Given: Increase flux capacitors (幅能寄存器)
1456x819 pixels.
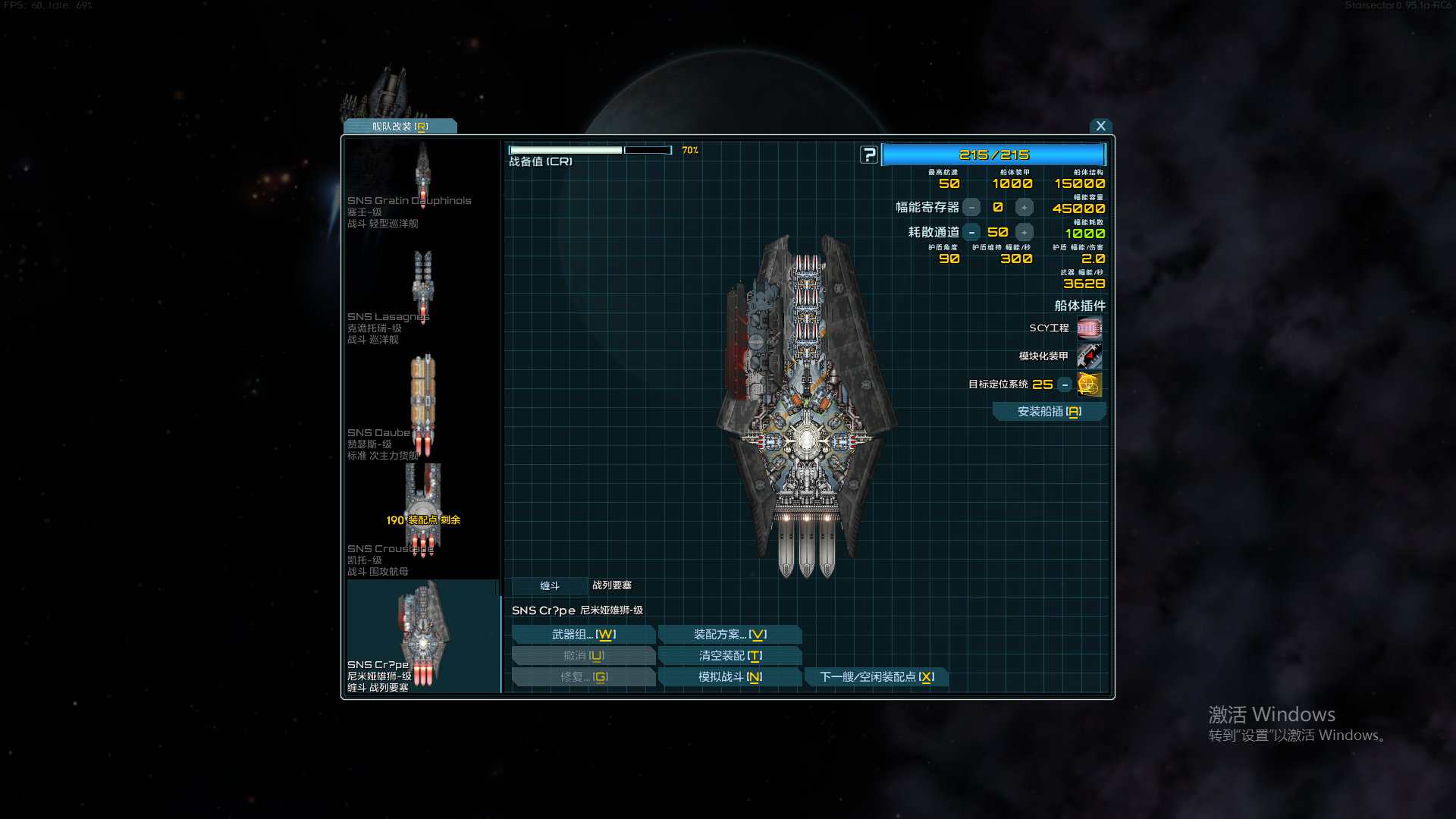Looking at the screenshot, I should click(1025, 208).
